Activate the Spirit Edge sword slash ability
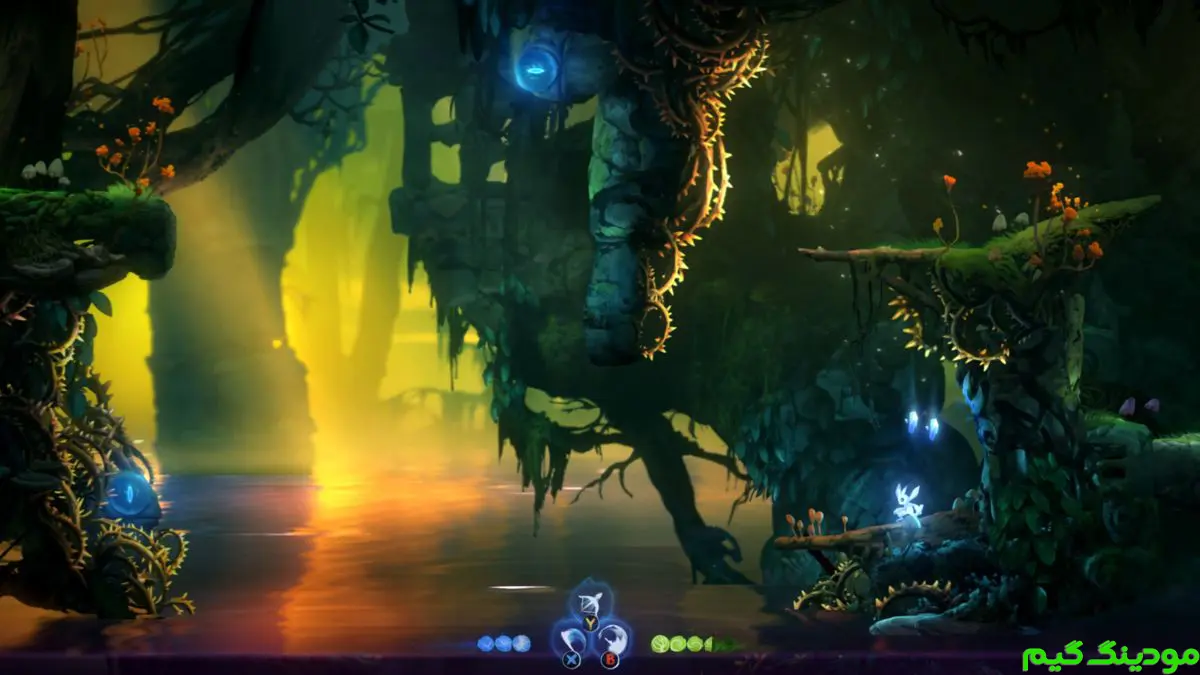Image resolution: width=1200 pixels, height=675 pixels. 569,637
